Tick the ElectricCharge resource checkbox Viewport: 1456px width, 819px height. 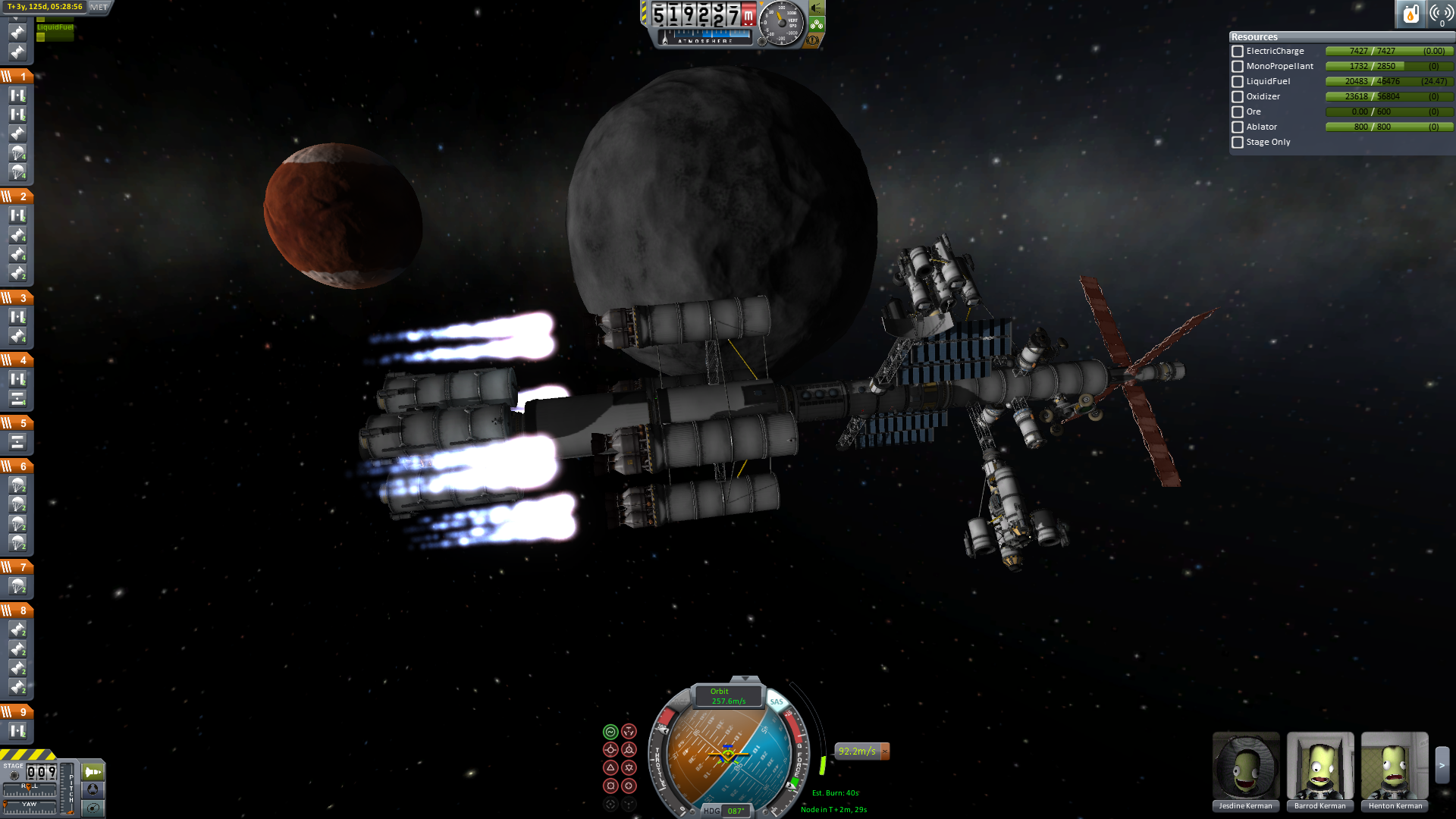(1238, 52)
